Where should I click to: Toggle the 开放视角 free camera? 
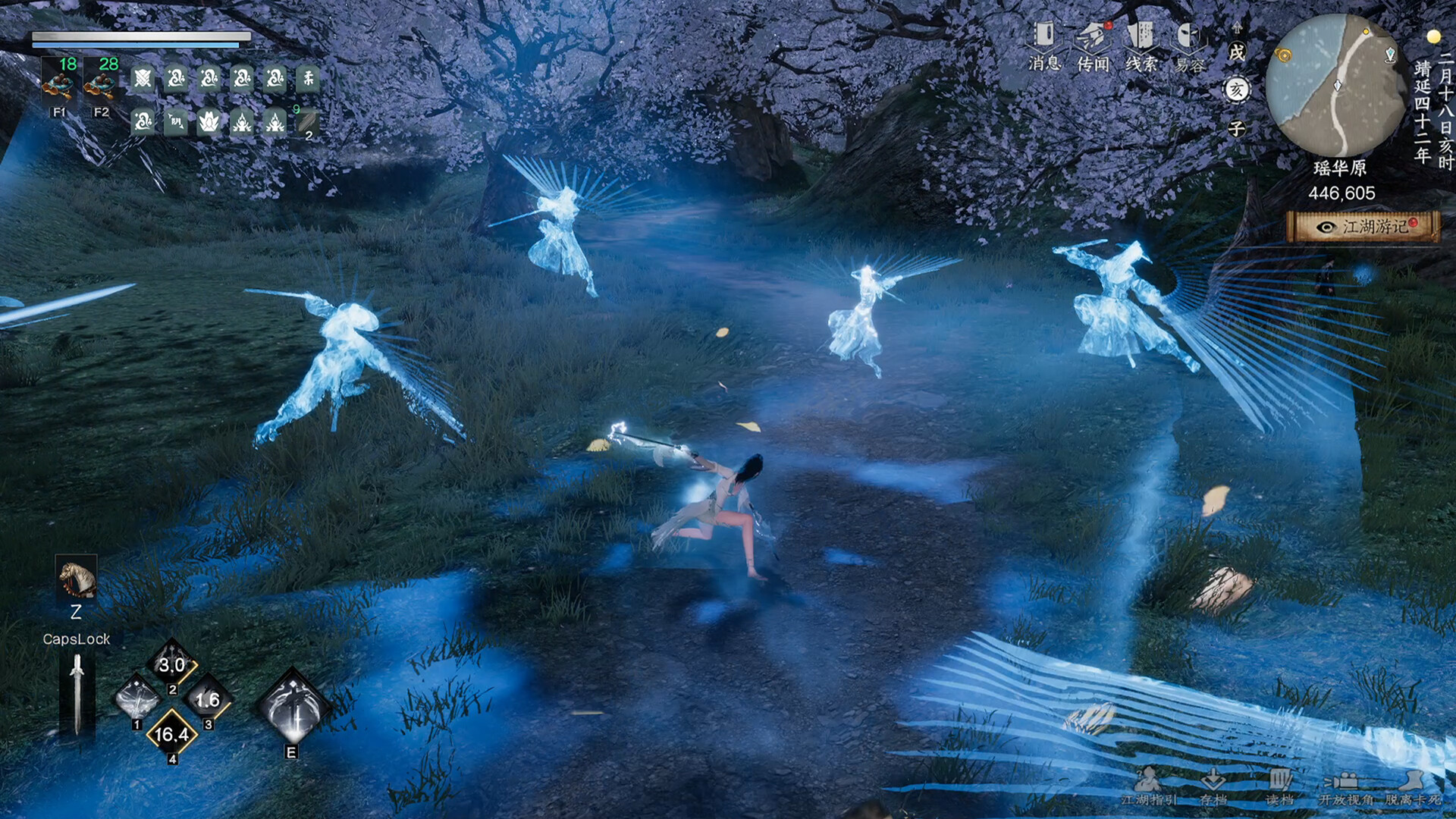1345,786
